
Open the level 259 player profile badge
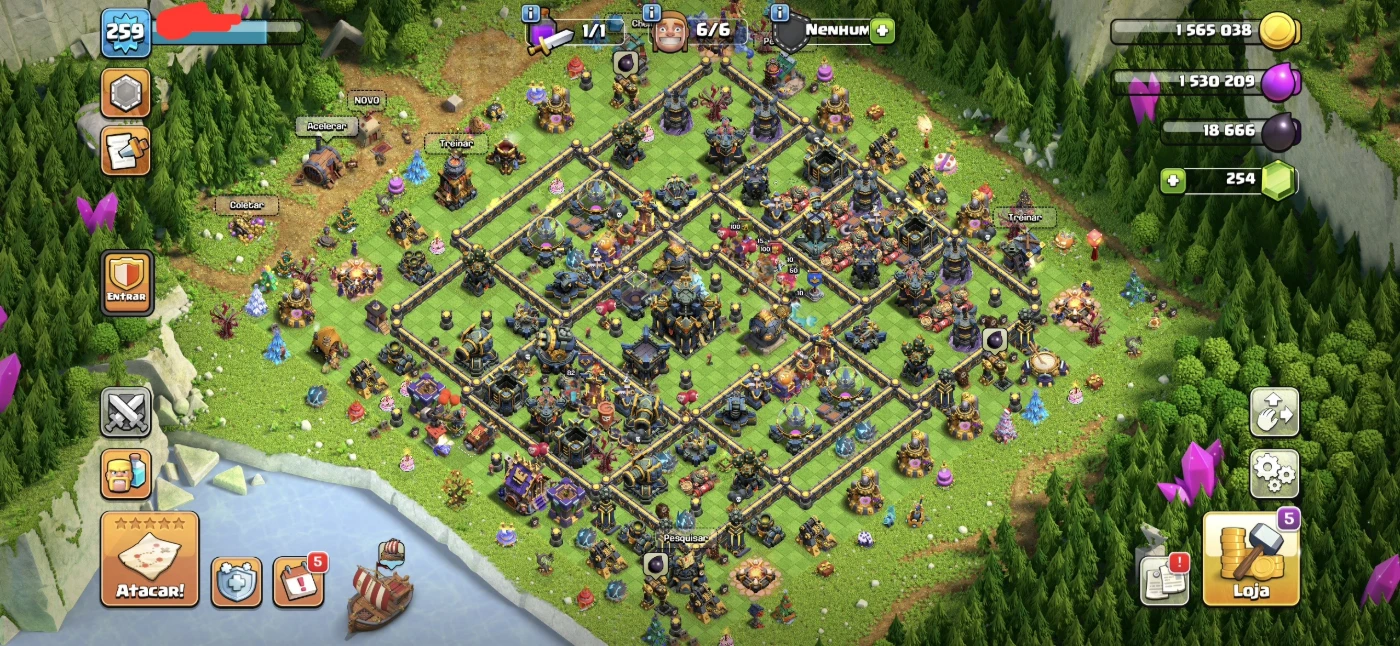[x=126, y=31]
